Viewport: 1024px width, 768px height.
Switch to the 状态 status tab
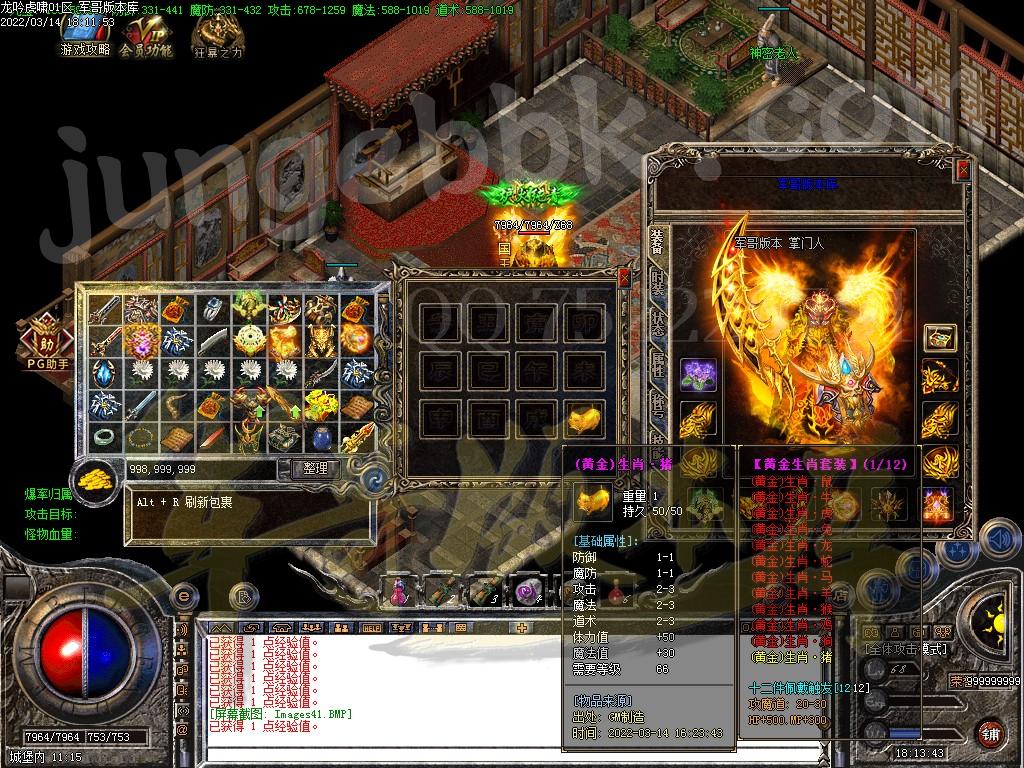[x=657, y=322]
